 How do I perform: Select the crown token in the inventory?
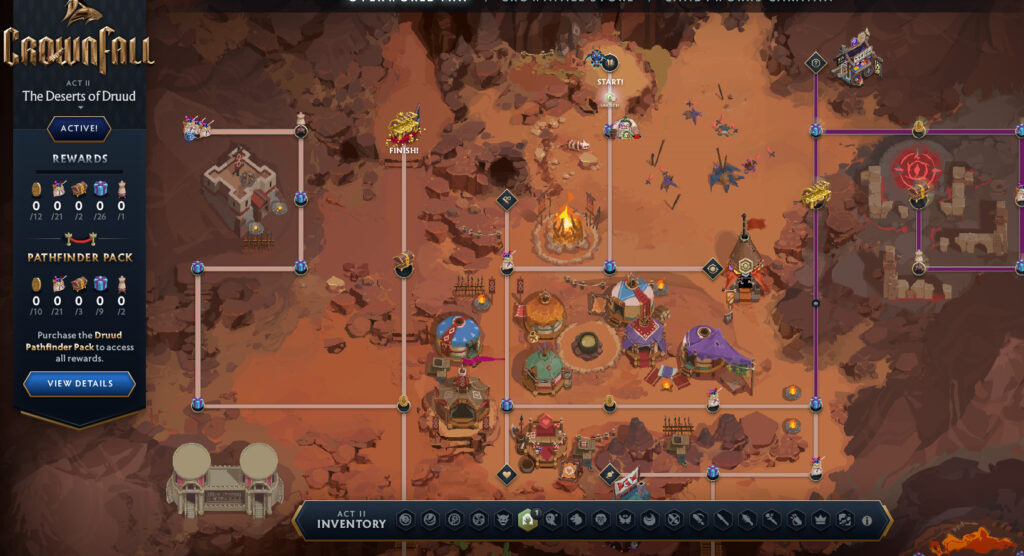click(x=820, y=520)
